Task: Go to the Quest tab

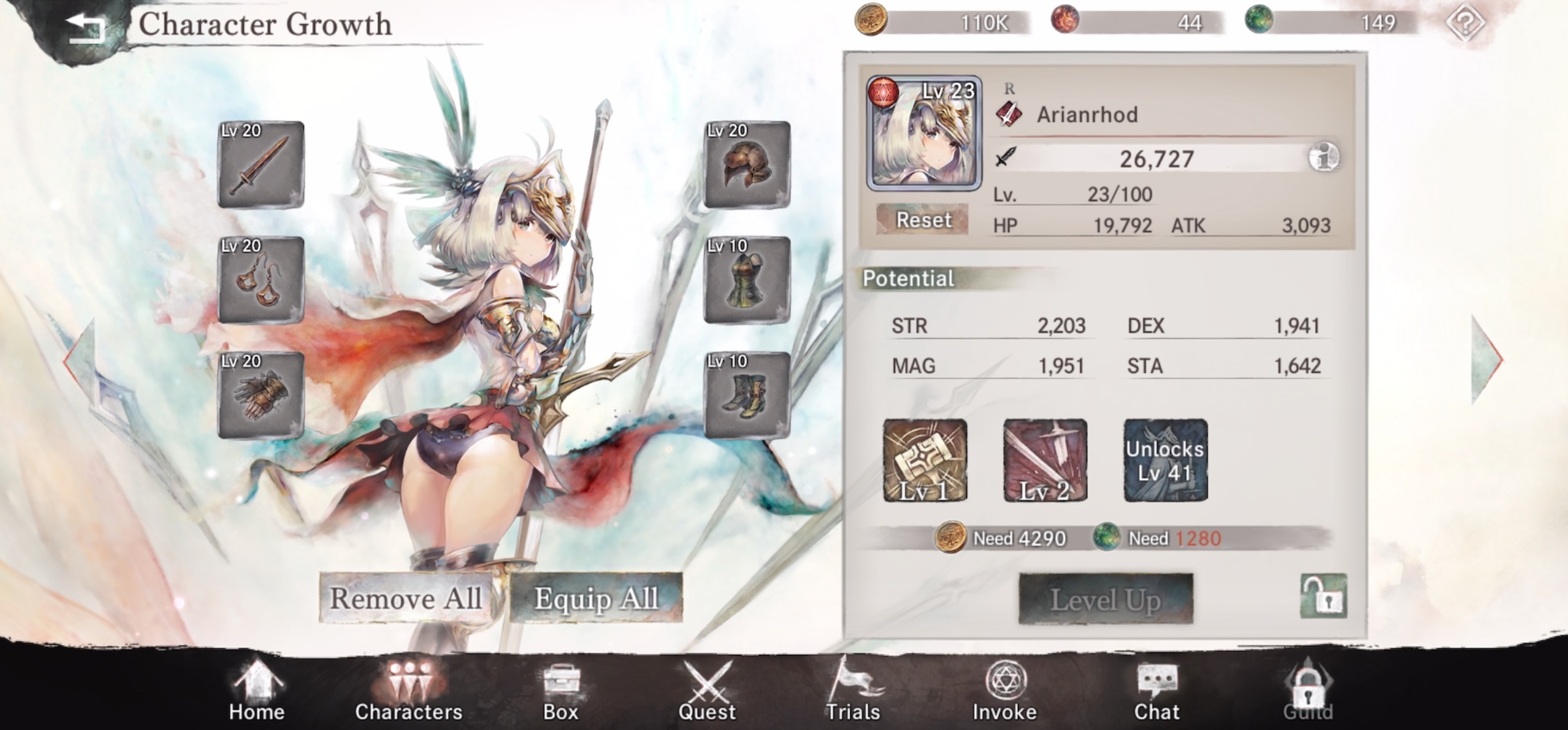Action: pyautogui.click(x=707, y=692)
